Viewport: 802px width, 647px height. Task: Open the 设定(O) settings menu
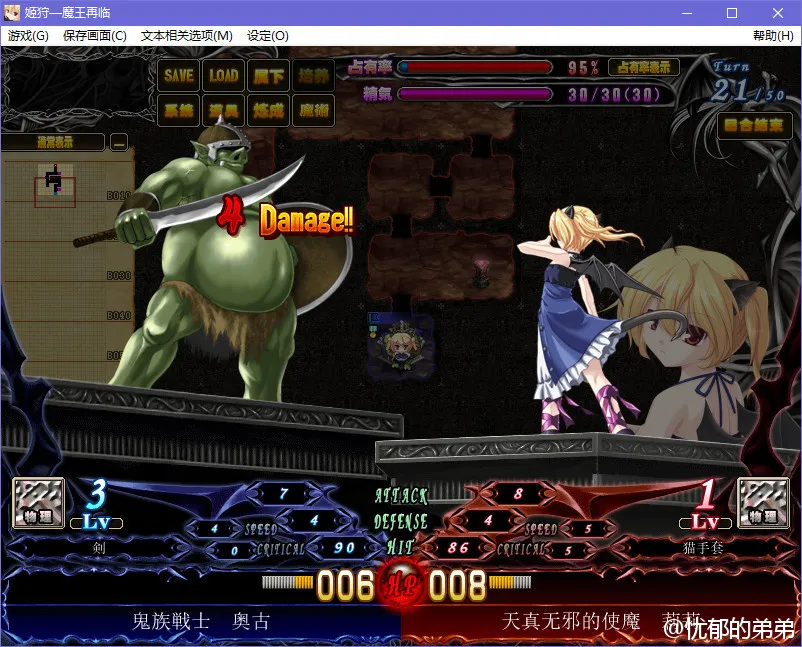268,36
